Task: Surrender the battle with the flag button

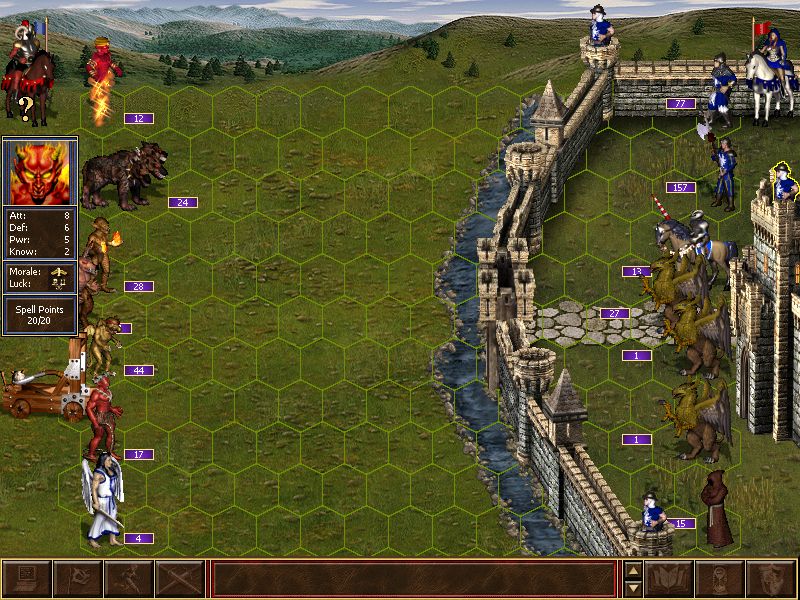Action: (x=78, y=579)
